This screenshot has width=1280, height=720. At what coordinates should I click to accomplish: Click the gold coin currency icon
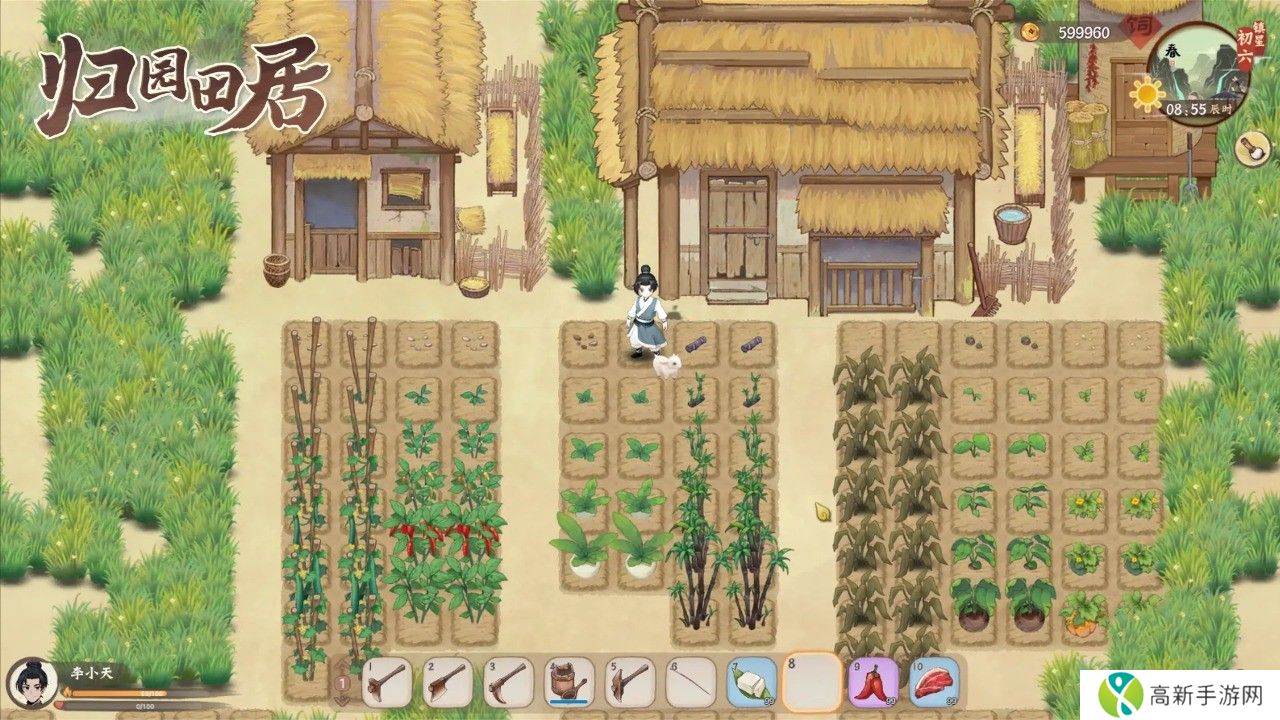1031,32
